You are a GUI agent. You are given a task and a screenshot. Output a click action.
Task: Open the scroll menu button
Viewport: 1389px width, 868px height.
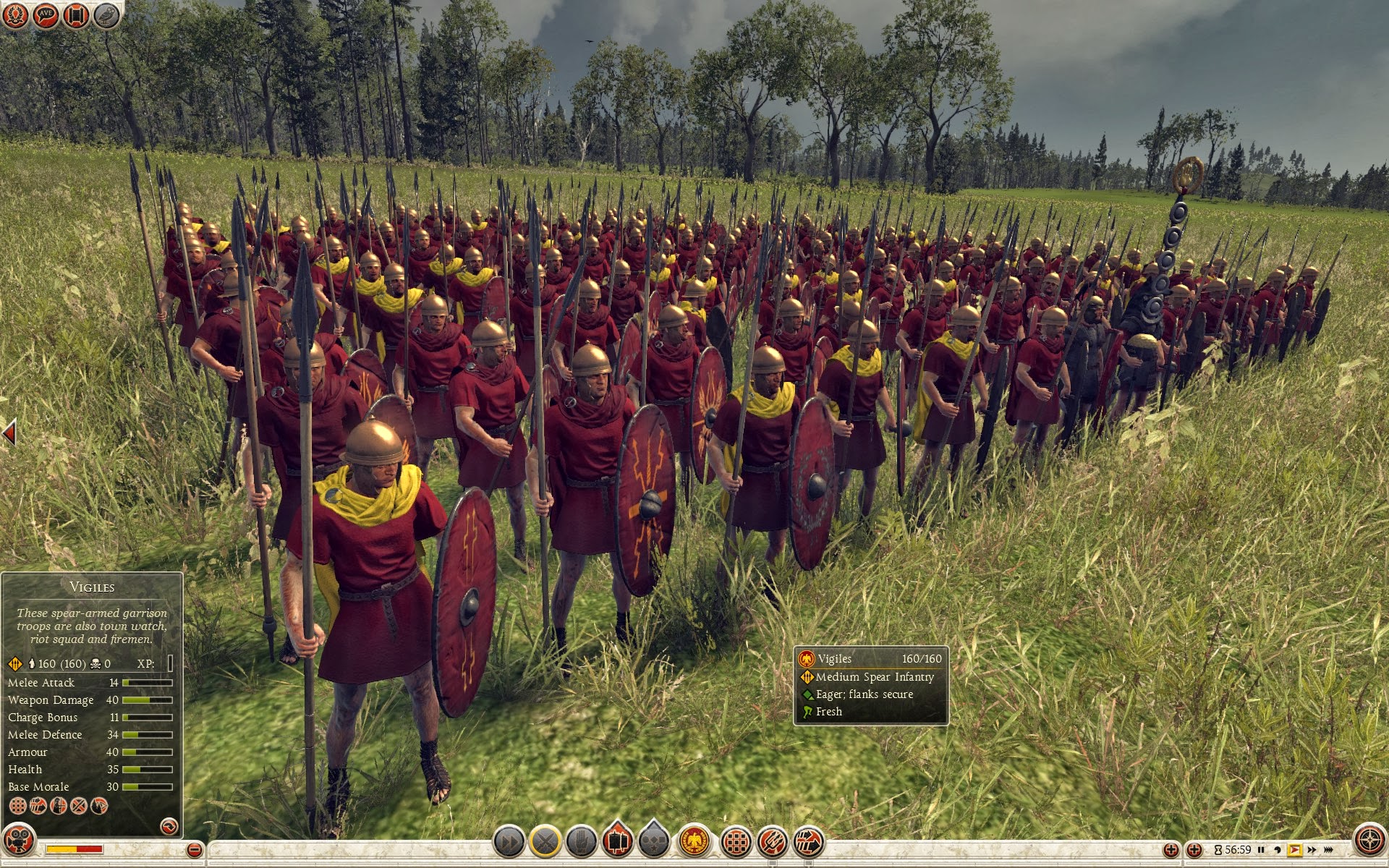(76, 14)
